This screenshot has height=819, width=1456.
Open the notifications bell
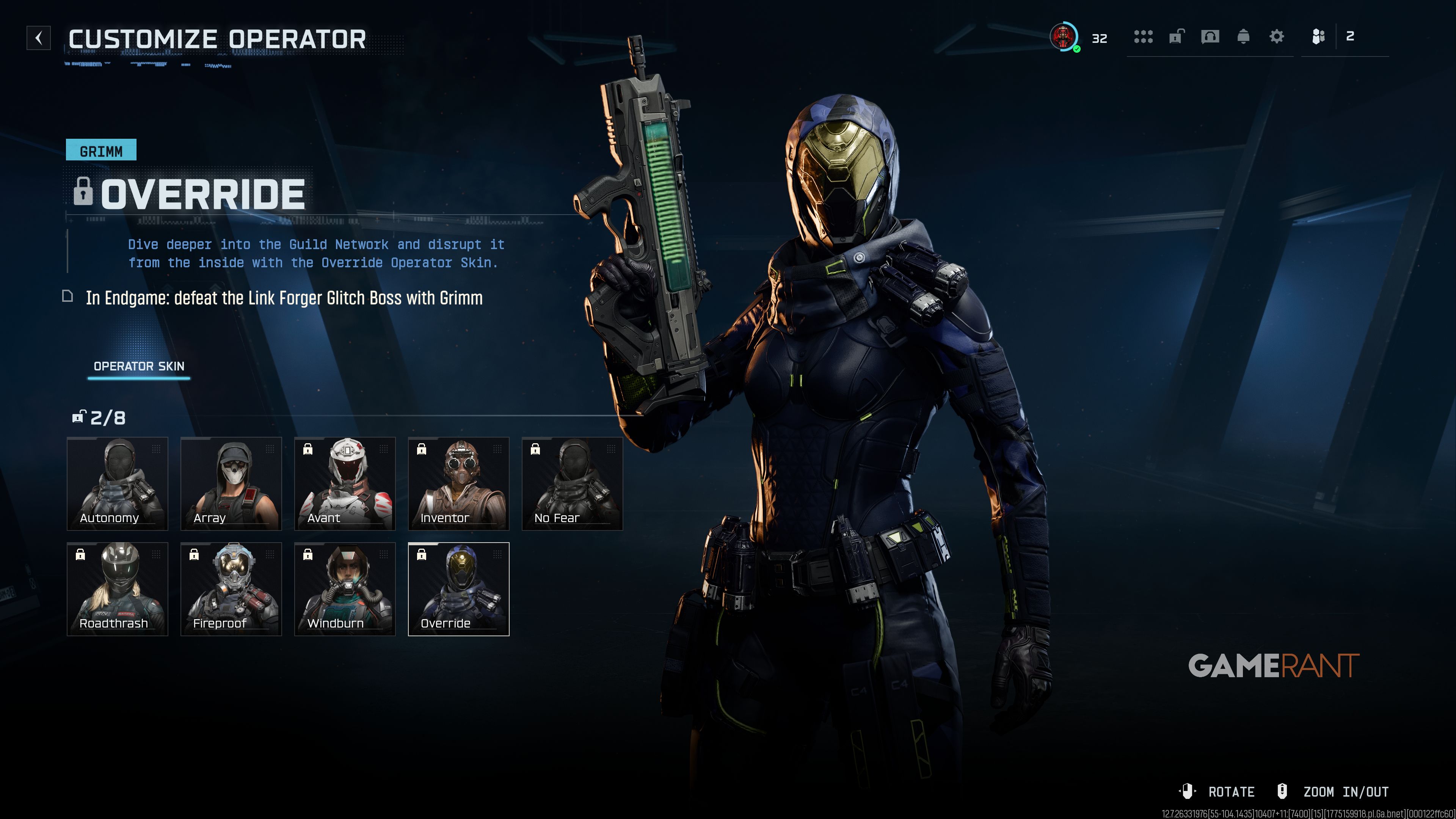pyautogui.click(x=1243, y=37)
